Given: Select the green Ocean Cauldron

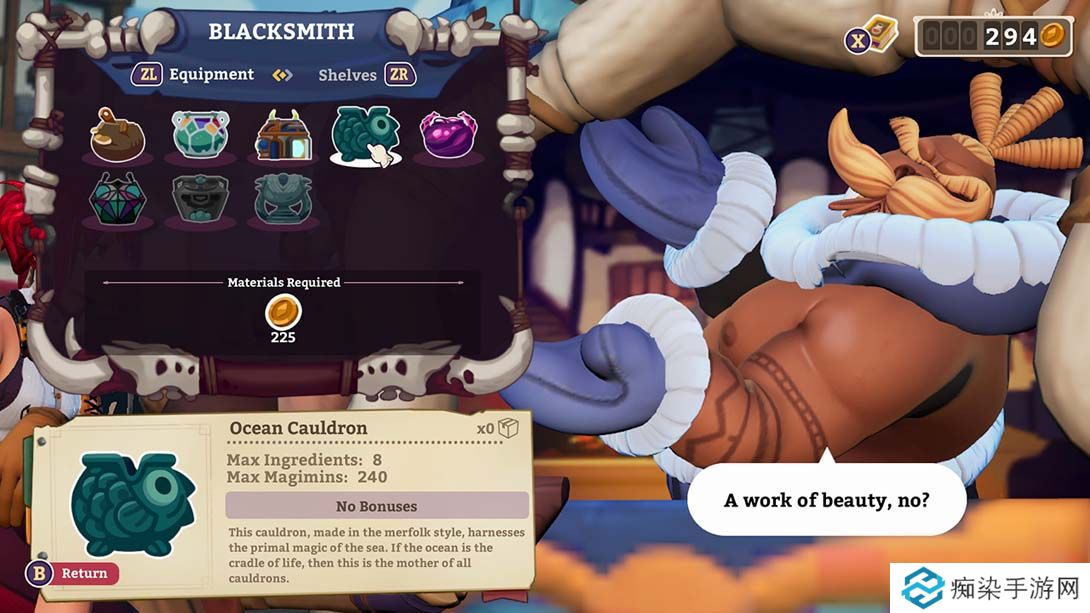Looking at the screenshot, I should coord(365,133).
